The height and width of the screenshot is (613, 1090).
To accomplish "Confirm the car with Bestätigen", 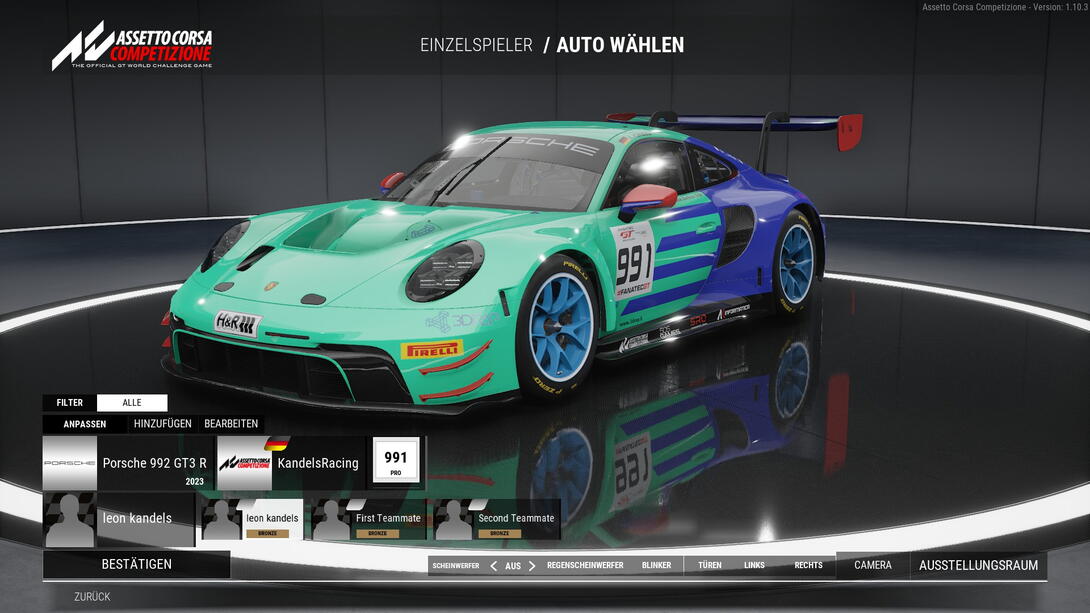I will click(x=136, y=564).
